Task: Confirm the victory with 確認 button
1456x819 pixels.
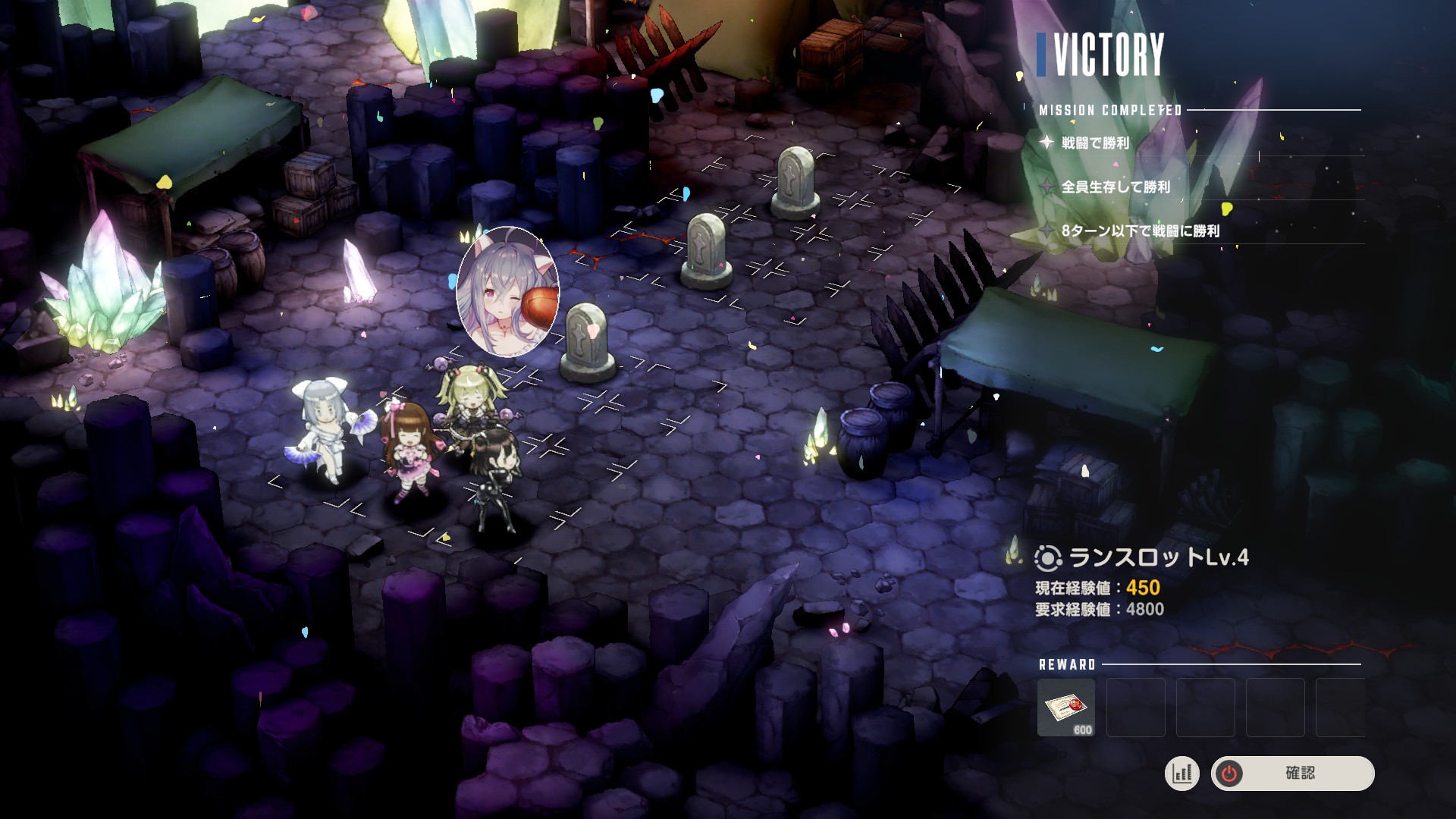Action: [x=1292, y=773]
